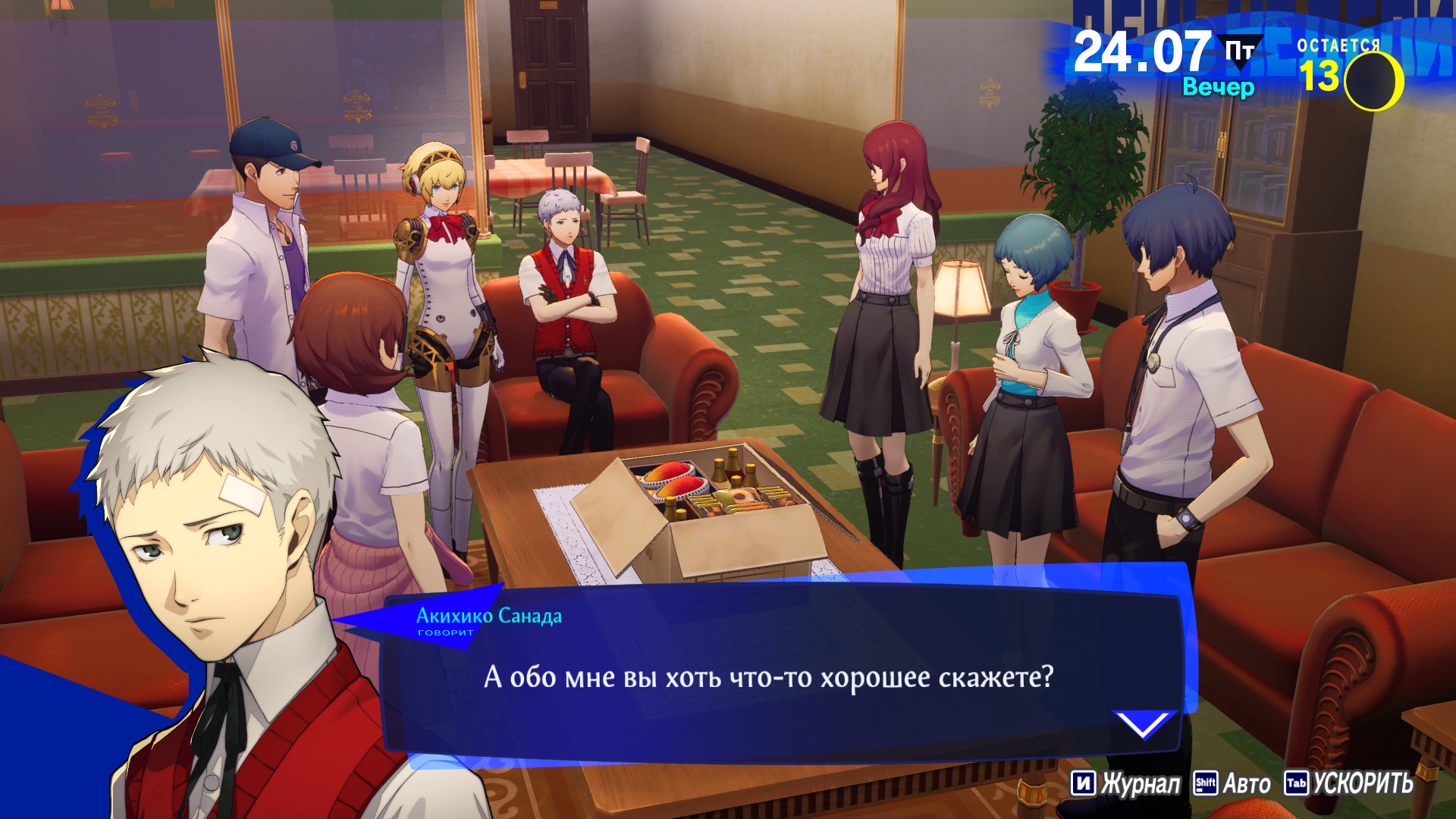The height and width of the screenshot is (819, 1456).
Task: Toggle Авто auto-advance mode
Action: (1233, 783)
